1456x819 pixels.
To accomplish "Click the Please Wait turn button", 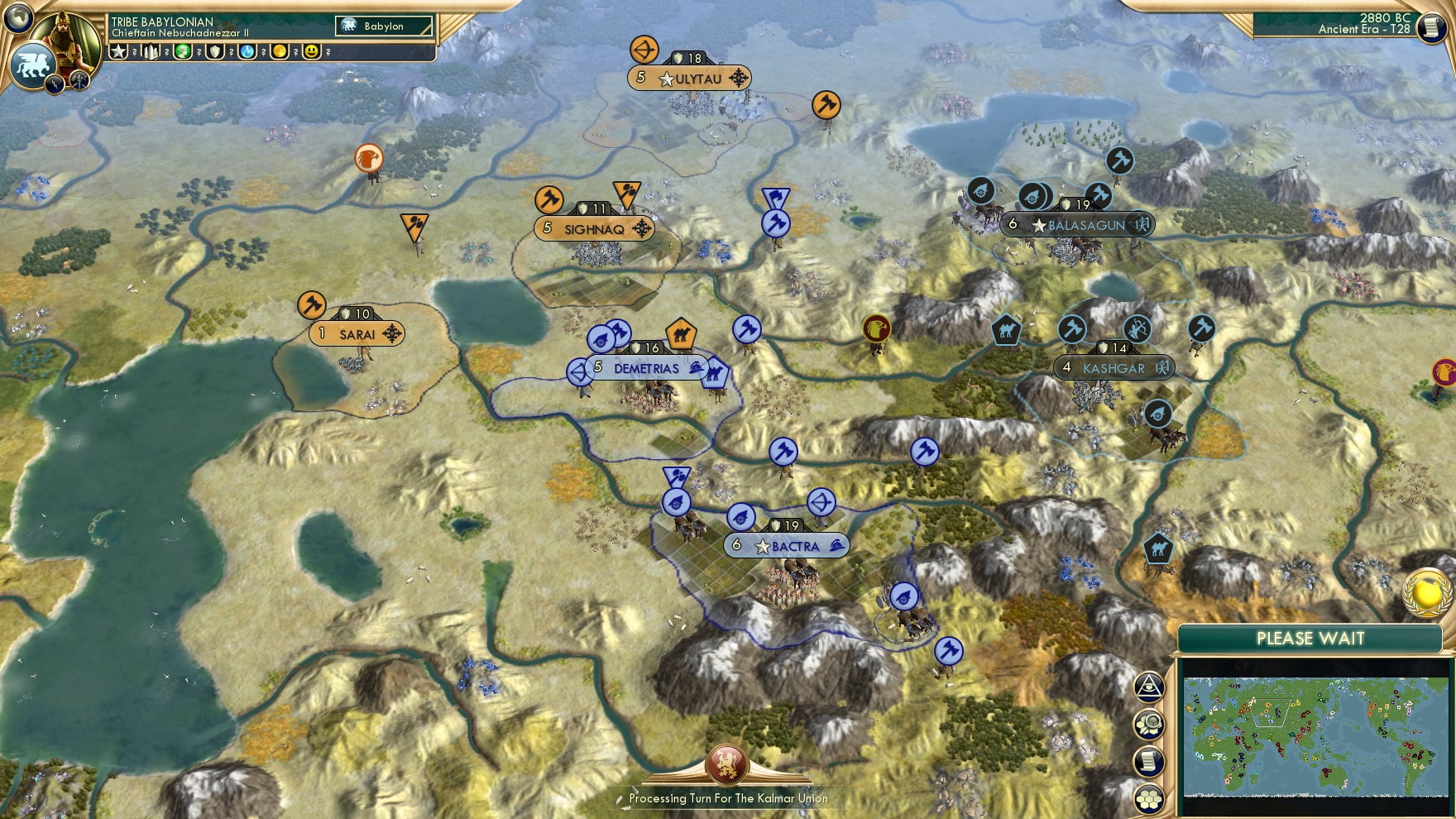I will 1310,639.
